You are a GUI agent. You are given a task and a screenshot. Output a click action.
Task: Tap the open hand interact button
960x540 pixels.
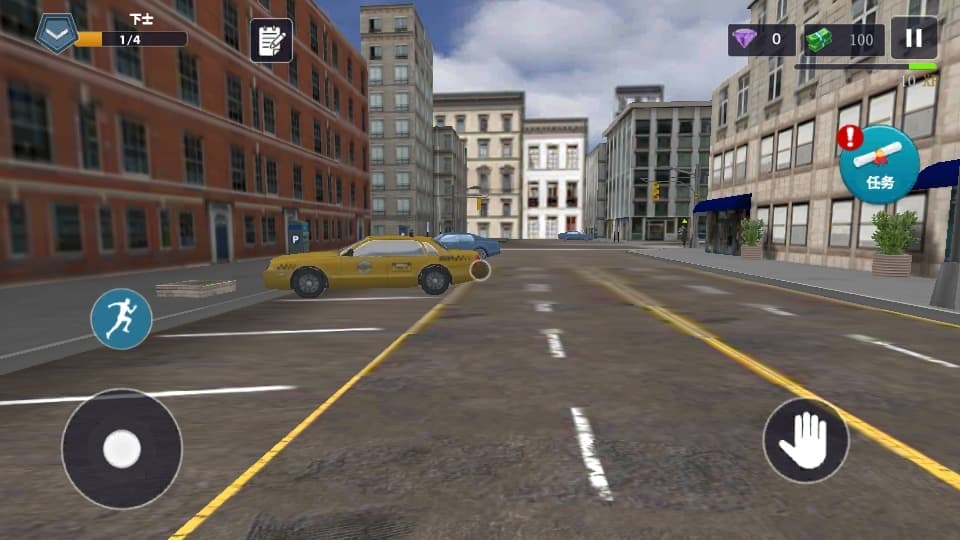click(x=805, y=440)
